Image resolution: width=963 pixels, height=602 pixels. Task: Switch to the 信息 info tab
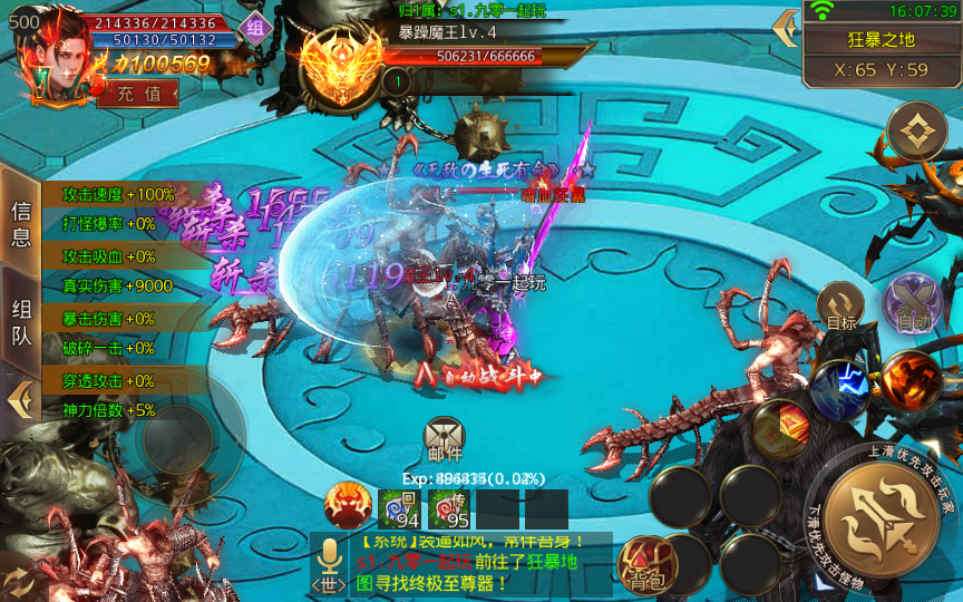(21, 223)
